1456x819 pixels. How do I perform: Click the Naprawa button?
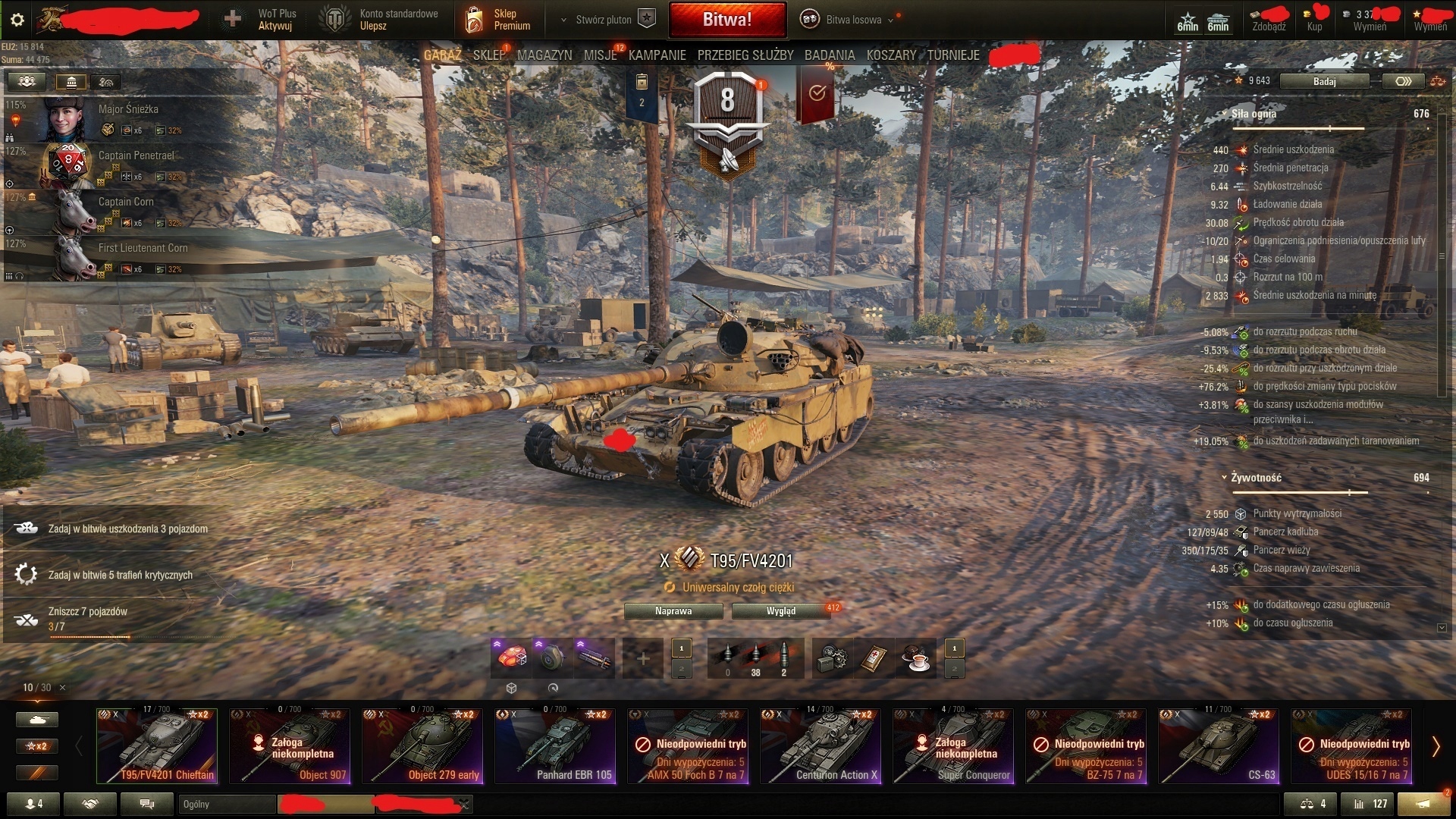point(673,611)
